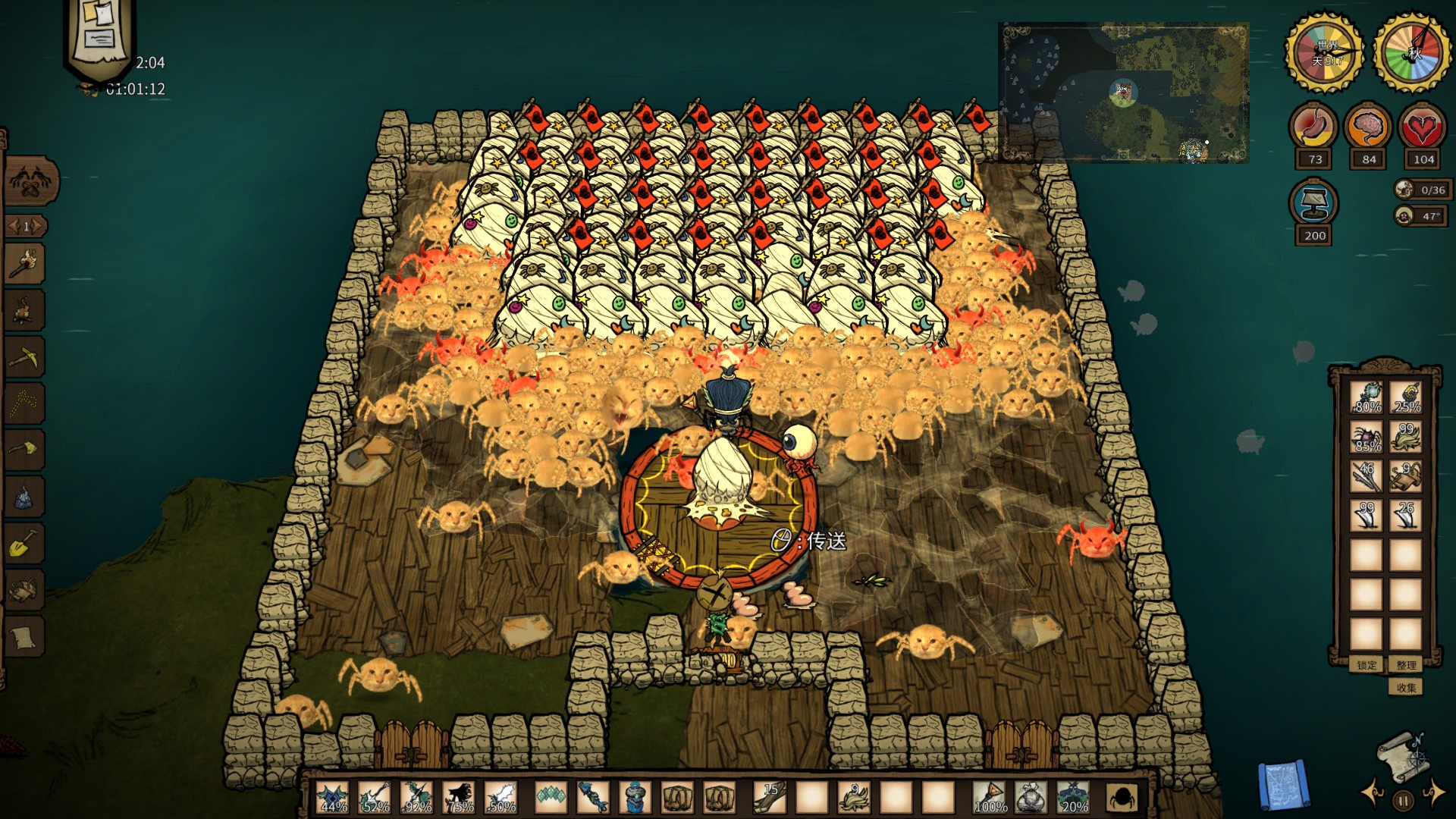Choose the golden axe recipe
This screenshot has width=1456, height=819.
point(25,449)
